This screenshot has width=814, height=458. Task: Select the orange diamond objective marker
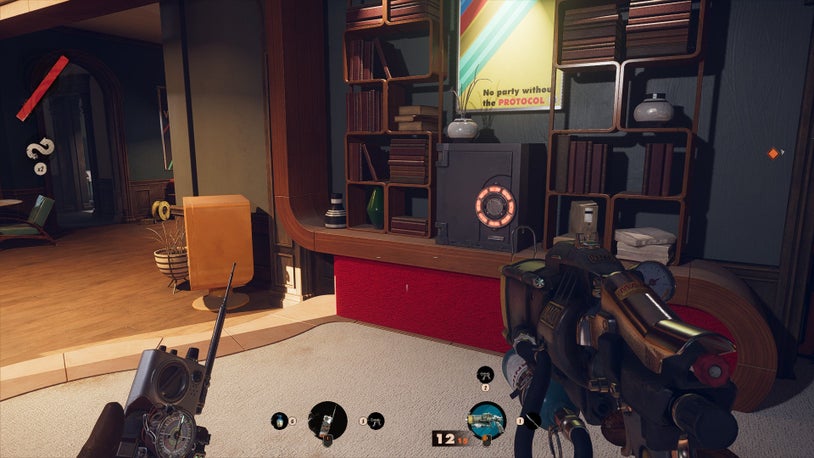[x=773, y=153]
